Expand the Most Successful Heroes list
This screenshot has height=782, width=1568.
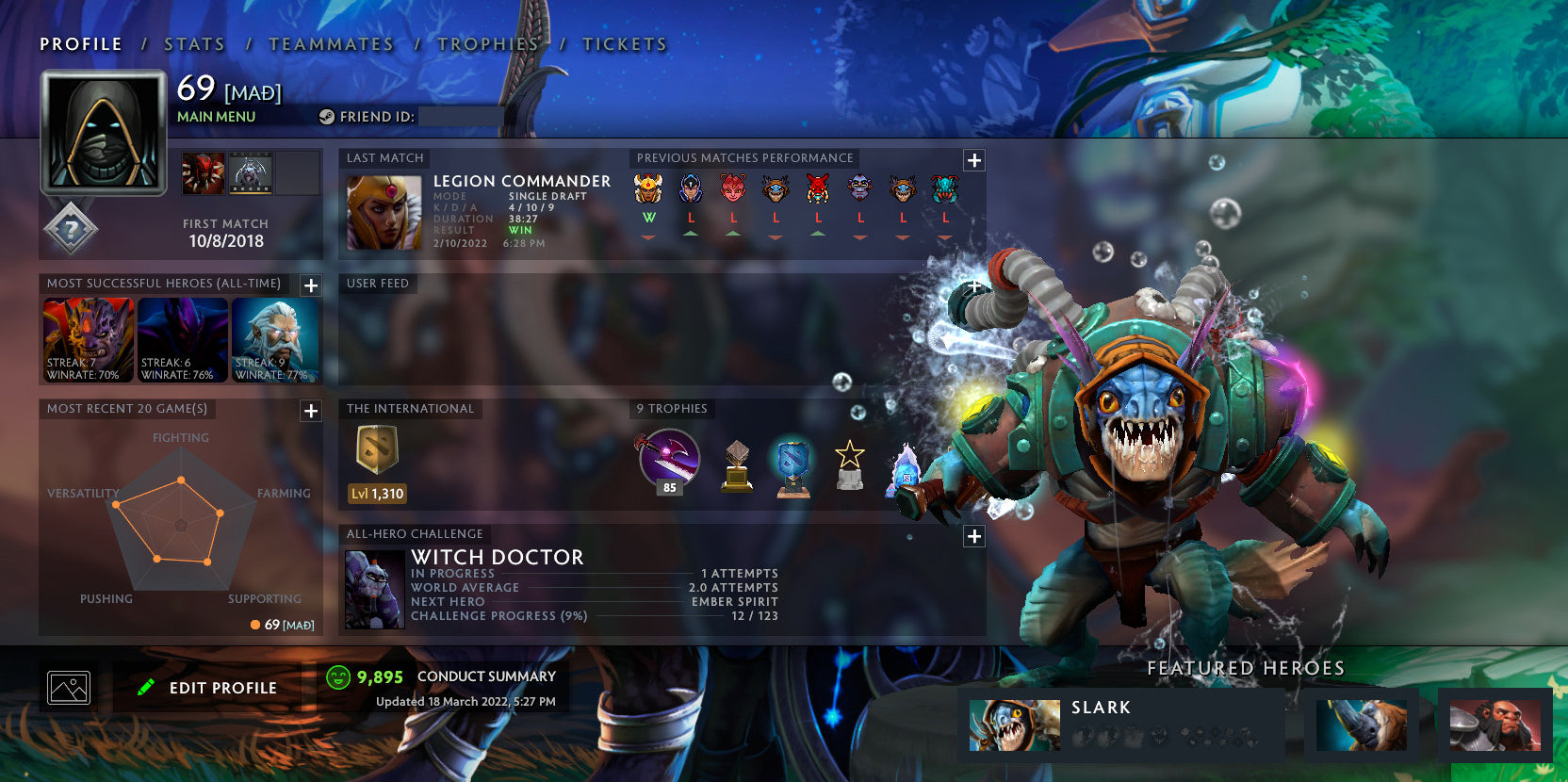[310, 286]
